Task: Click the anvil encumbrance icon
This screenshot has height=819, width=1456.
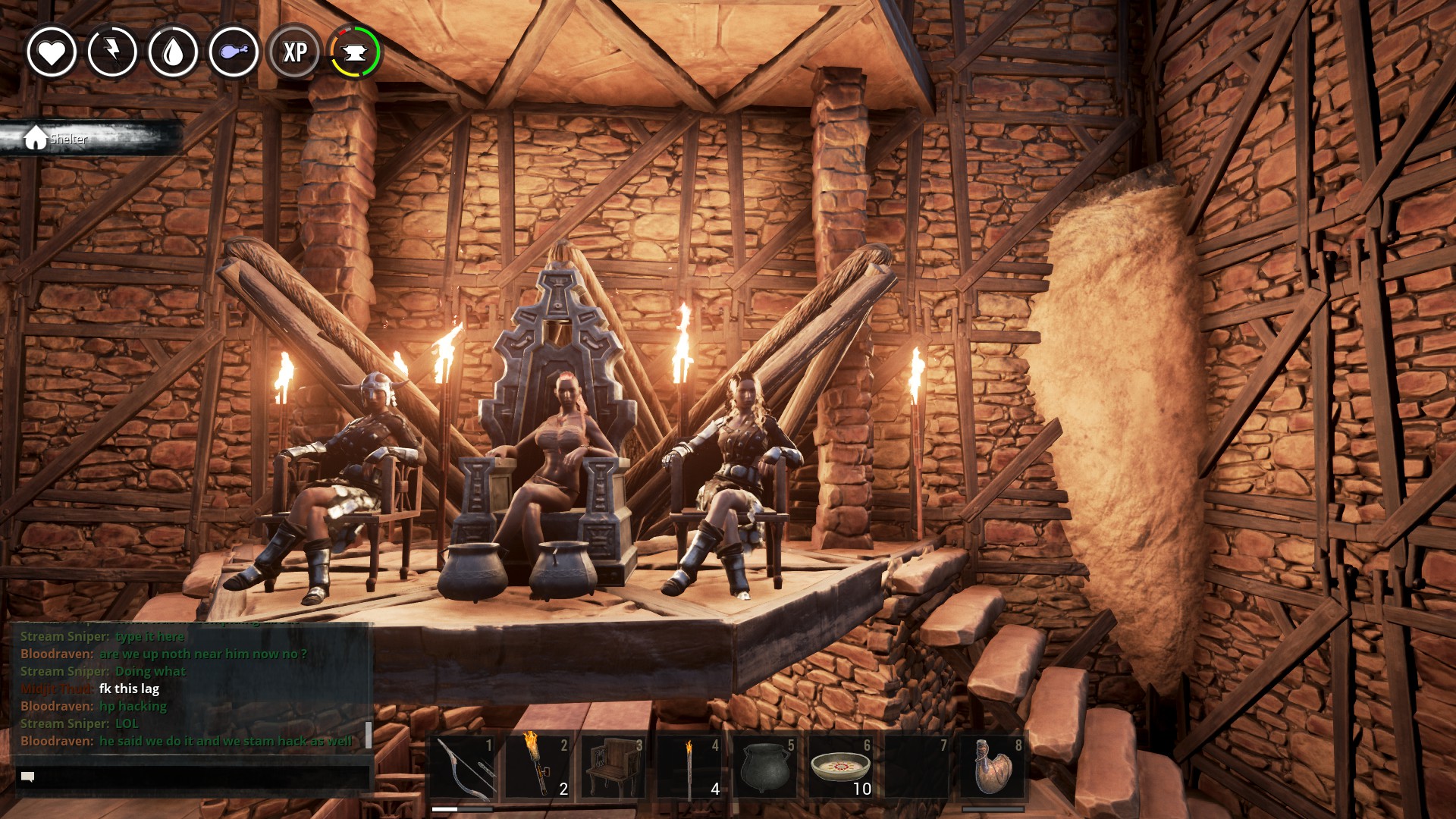Action: (x=355, y=52)
